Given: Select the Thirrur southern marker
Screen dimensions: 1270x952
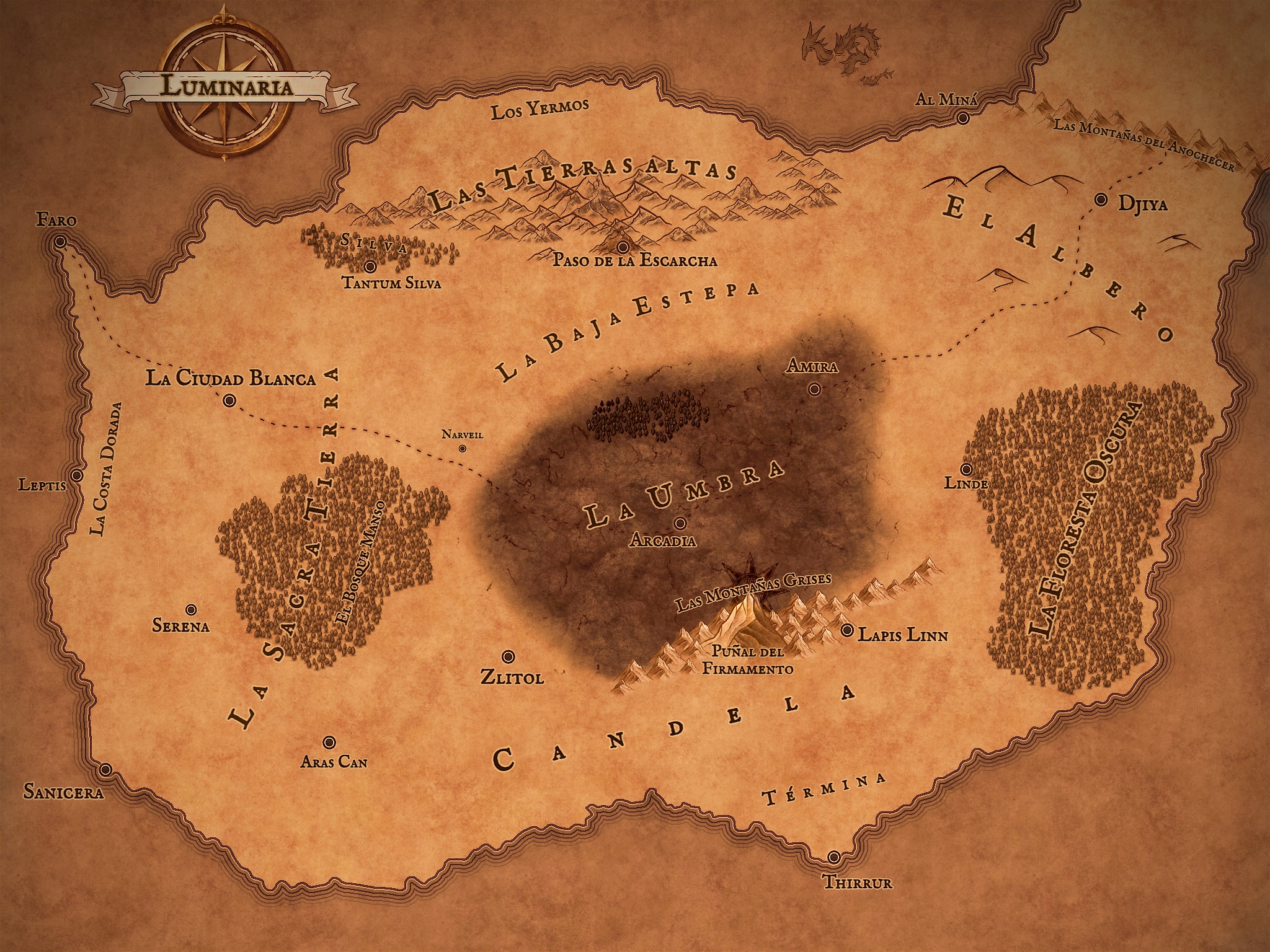Looking at the screenshot, I should [x=834, y=857].
